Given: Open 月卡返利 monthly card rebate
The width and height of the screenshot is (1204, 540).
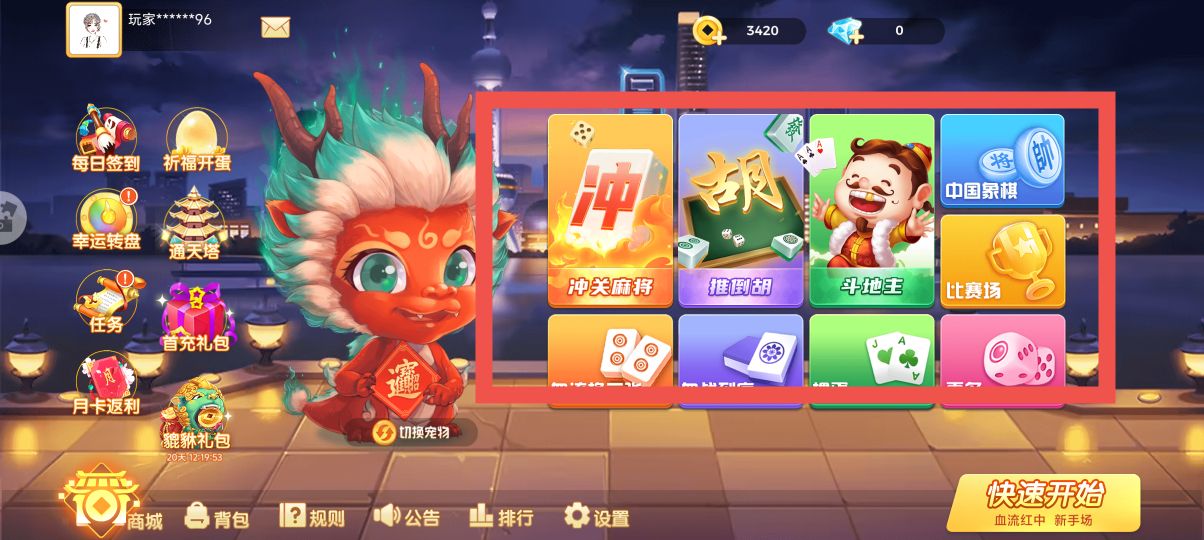Looking at the screenshot, I should [x=104, y=385].
